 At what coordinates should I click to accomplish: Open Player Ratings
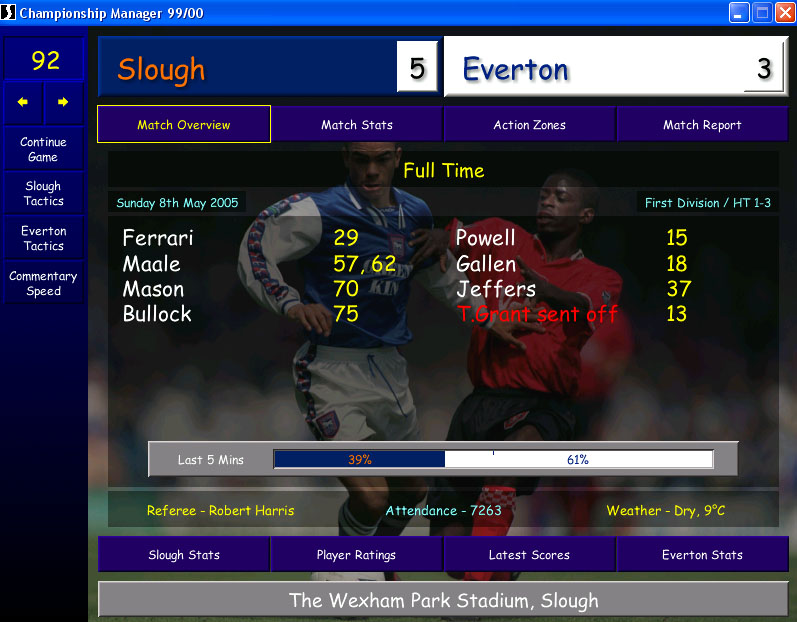coord(356,555)
